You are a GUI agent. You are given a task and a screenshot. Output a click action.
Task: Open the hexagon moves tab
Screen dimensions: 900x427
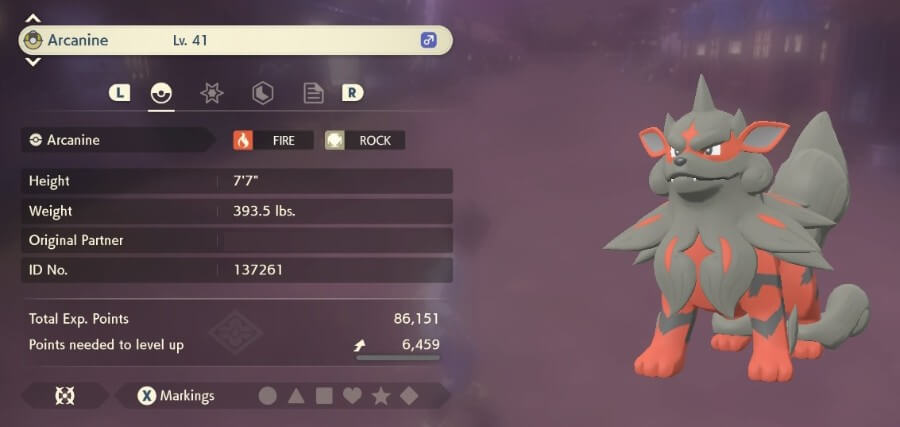(262, 93)
